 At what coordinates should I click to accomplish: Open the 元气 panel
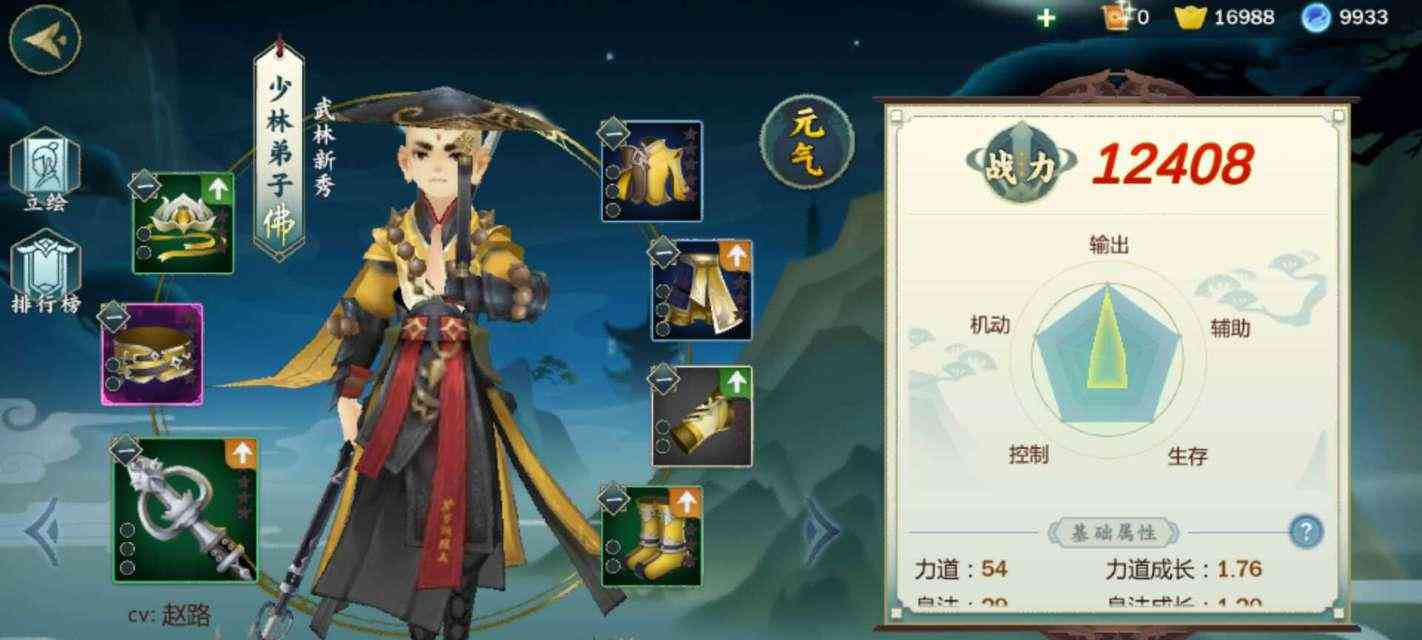pyautogui.click(x=807, y=141)
